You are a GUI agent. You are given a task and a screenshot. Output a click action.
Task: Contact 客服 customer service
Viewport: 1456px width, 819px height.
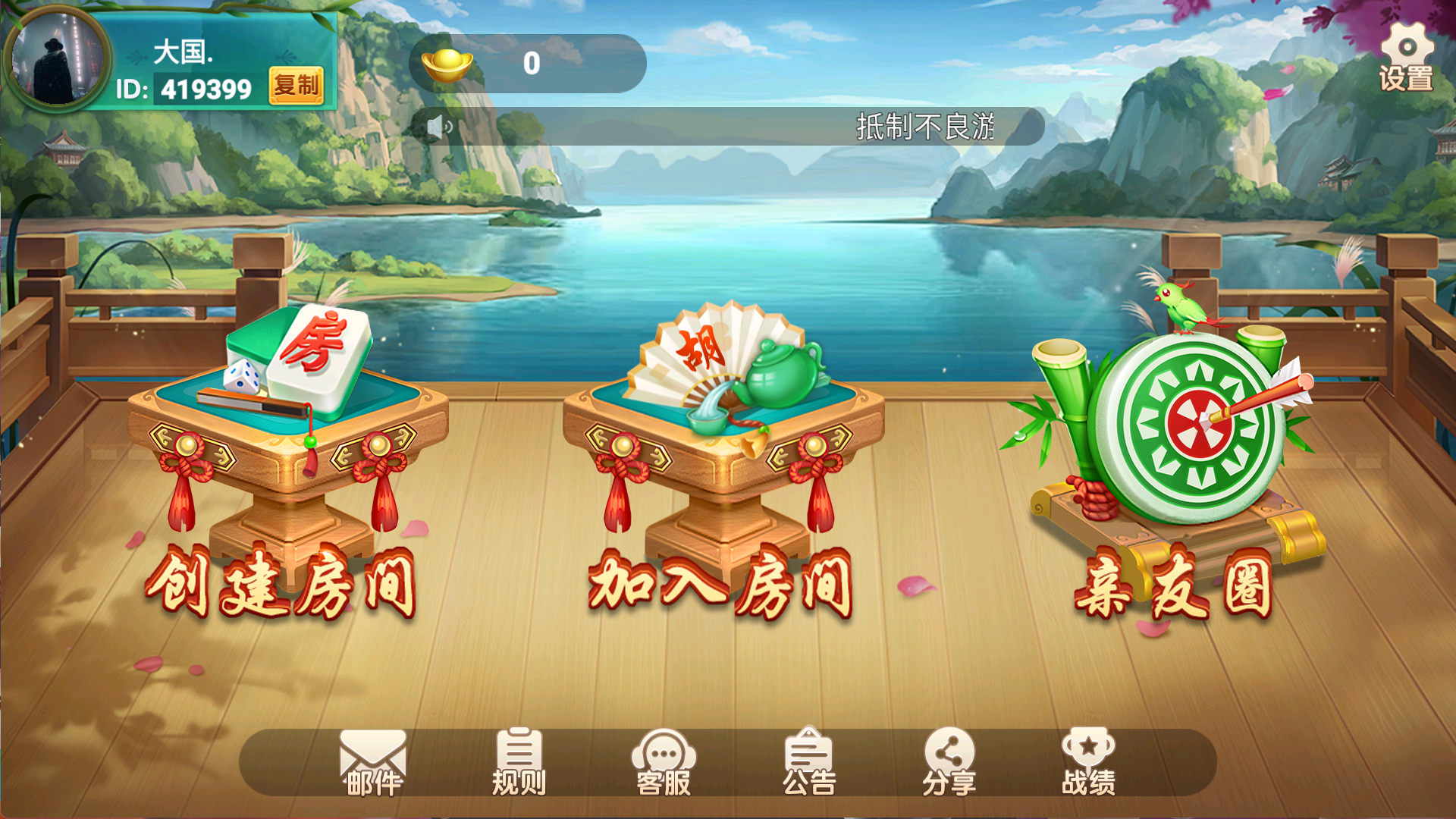(664, 763)
